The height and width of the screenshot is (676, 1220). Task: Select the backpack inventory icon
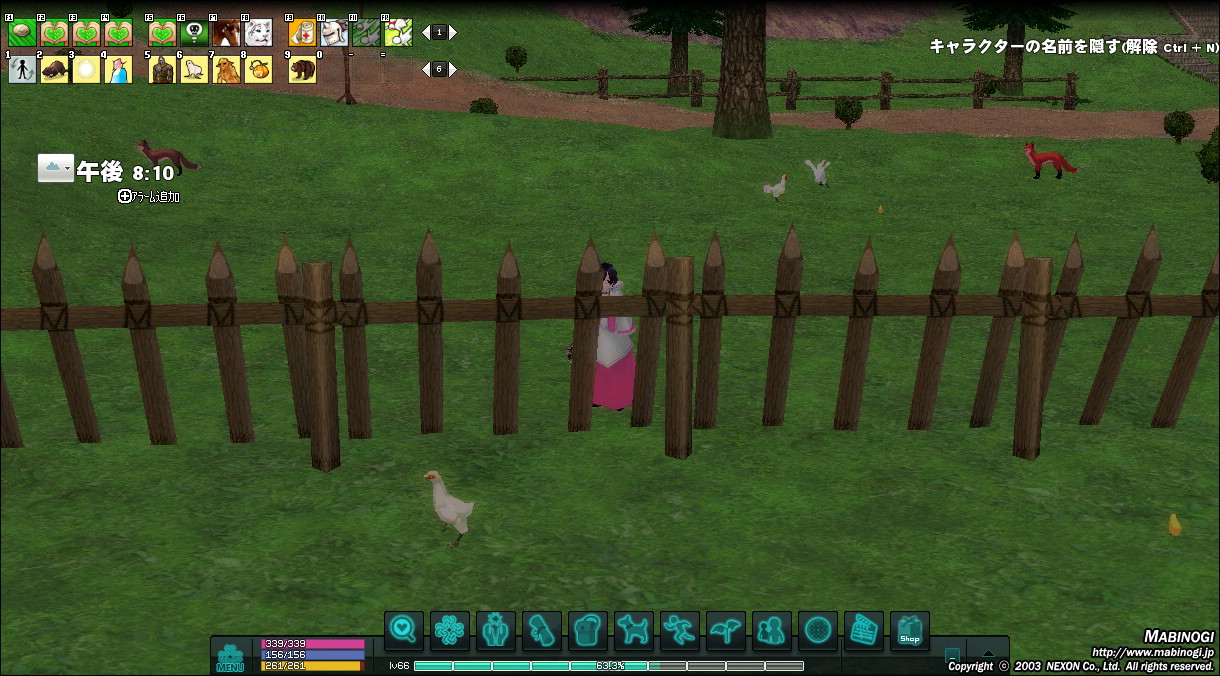tap(588, 631)
